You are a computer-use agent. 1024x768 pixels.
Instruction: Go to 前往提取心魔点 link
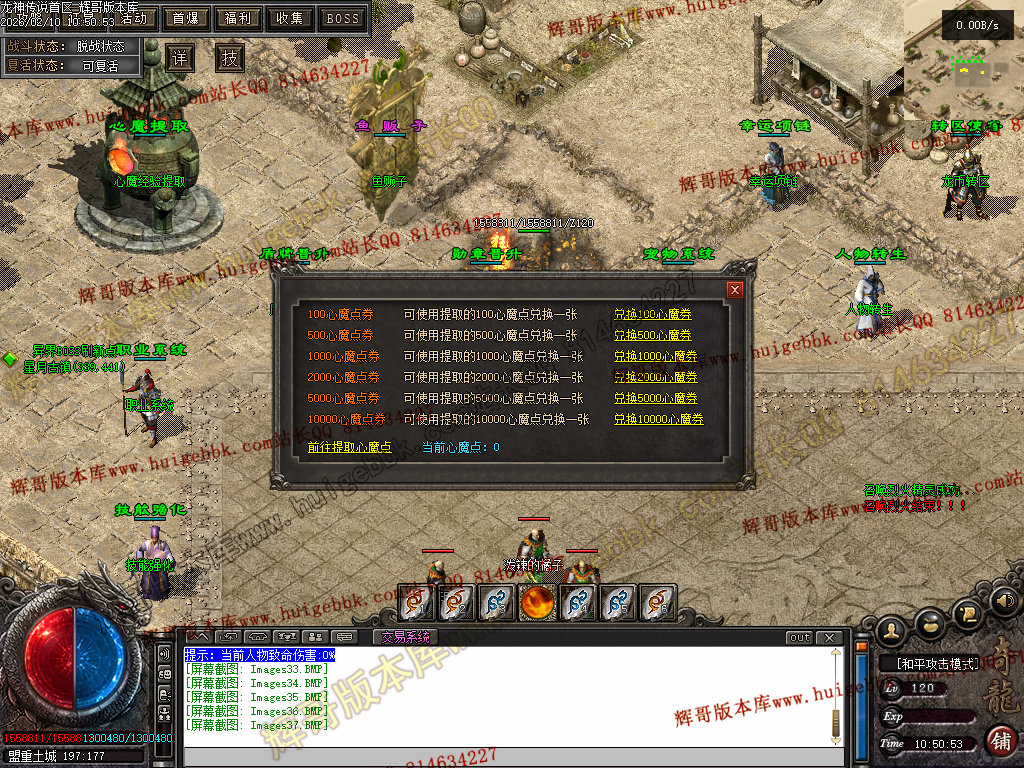(x=349, y=447)
